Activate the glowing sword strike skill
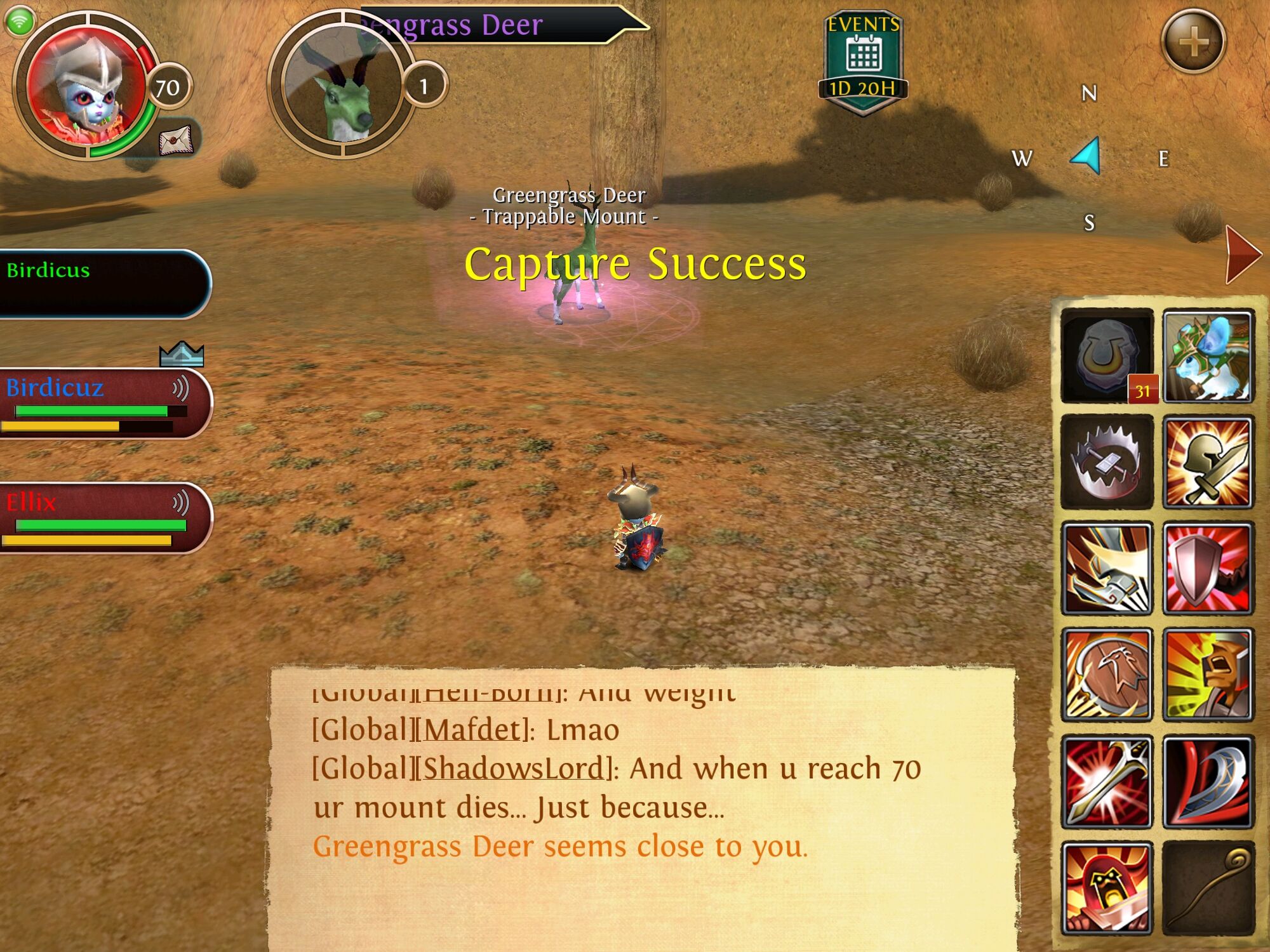This screenshot has height=952, width=1270. coord(1107,781)
